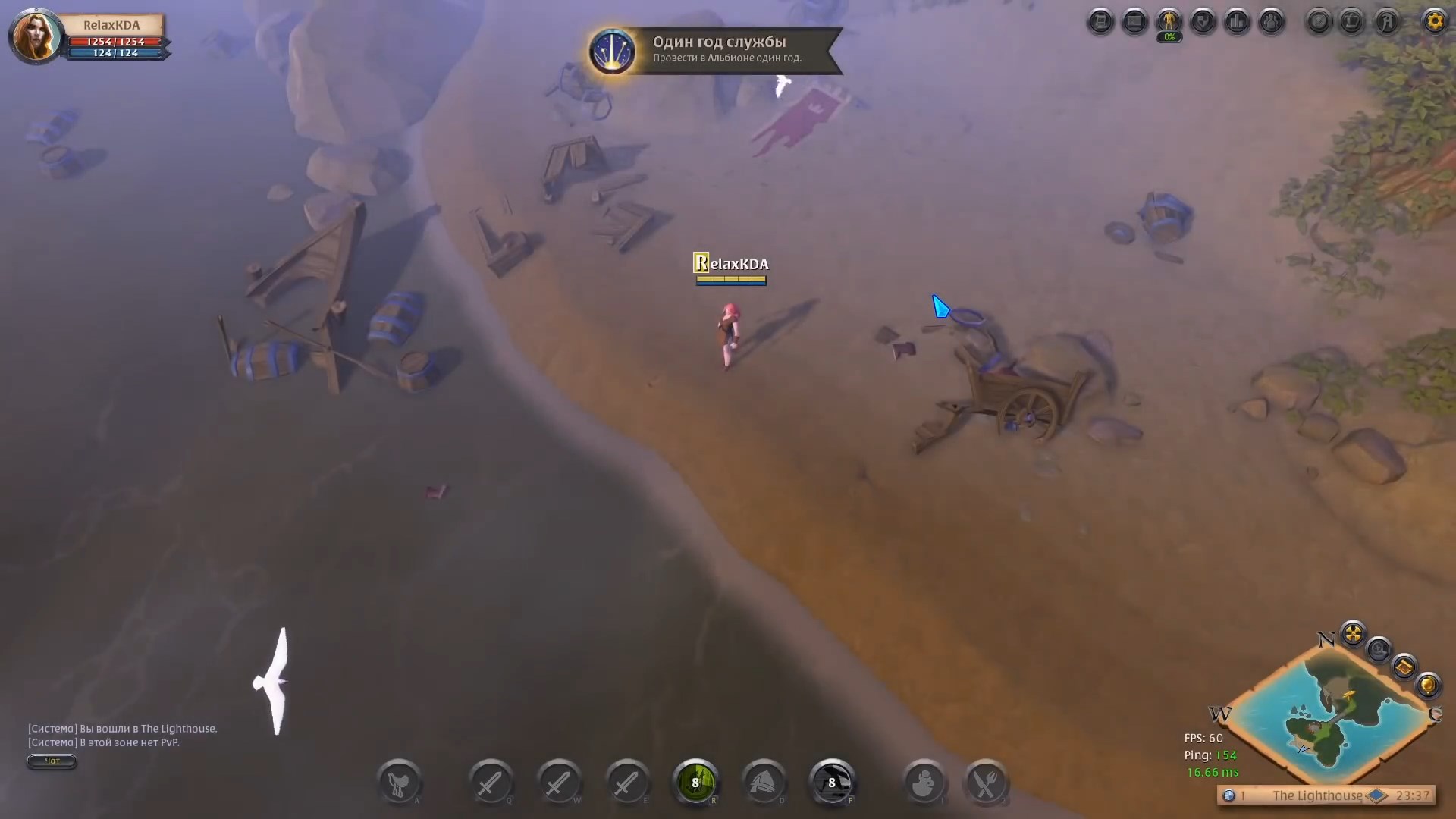Click the Q sword ability slot
Image resolution: width=1456 pixels, height=819 pixels.
click(x=491, y=784)
